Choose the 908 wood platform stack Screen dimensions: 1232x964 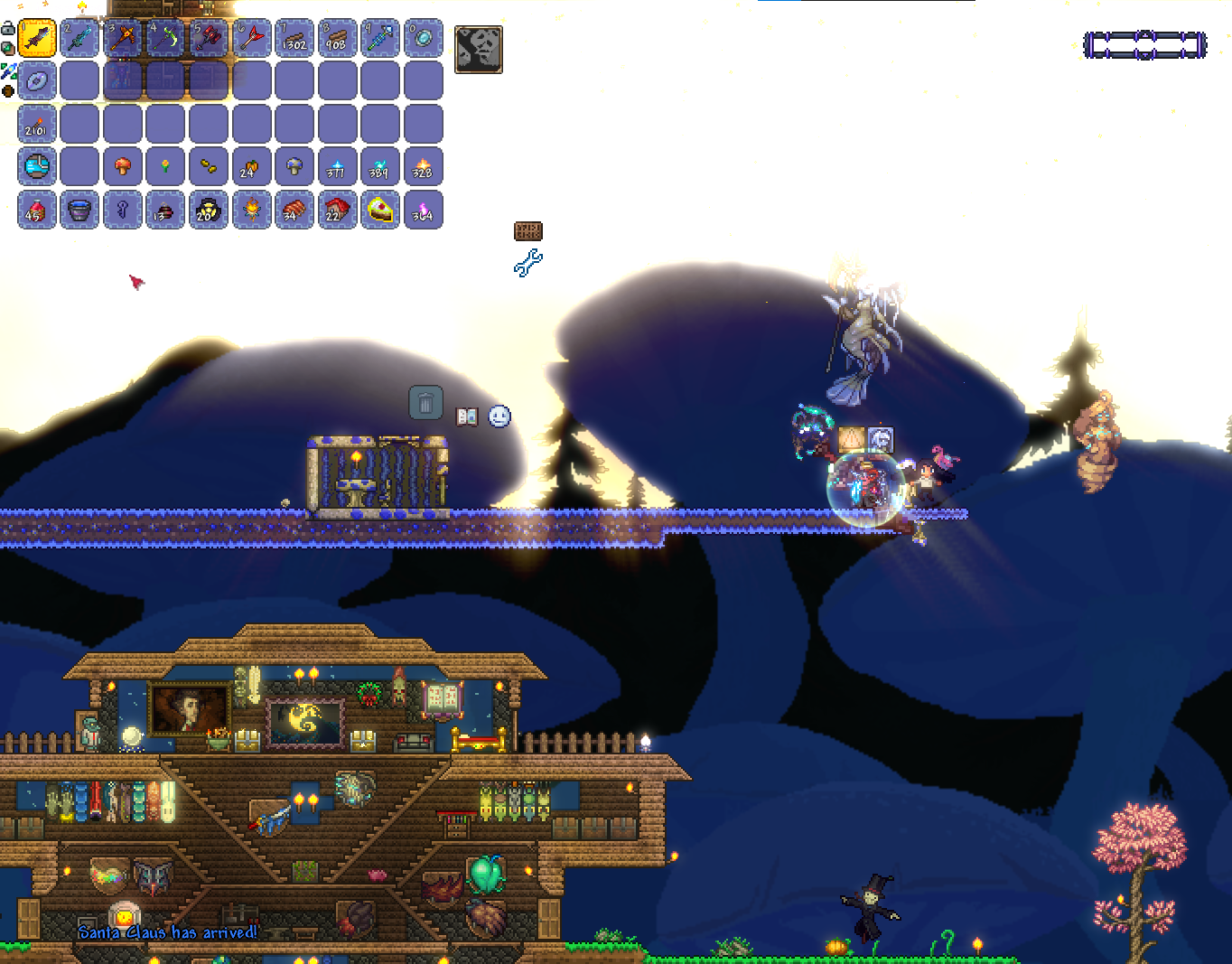[x=337, y=39]
